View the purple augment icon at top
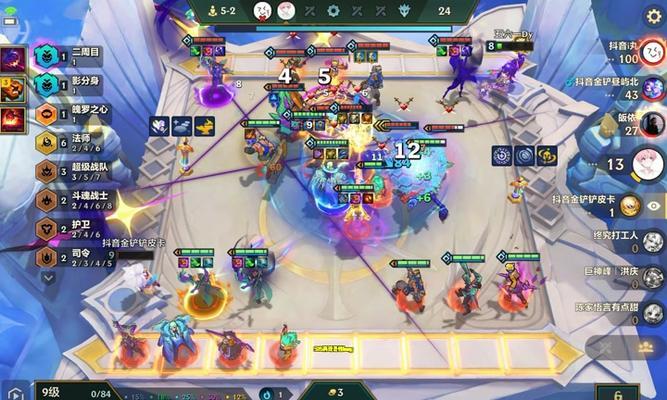Viewport: 667px width, 400px height. pyautogui.click(x=15, y=58)
